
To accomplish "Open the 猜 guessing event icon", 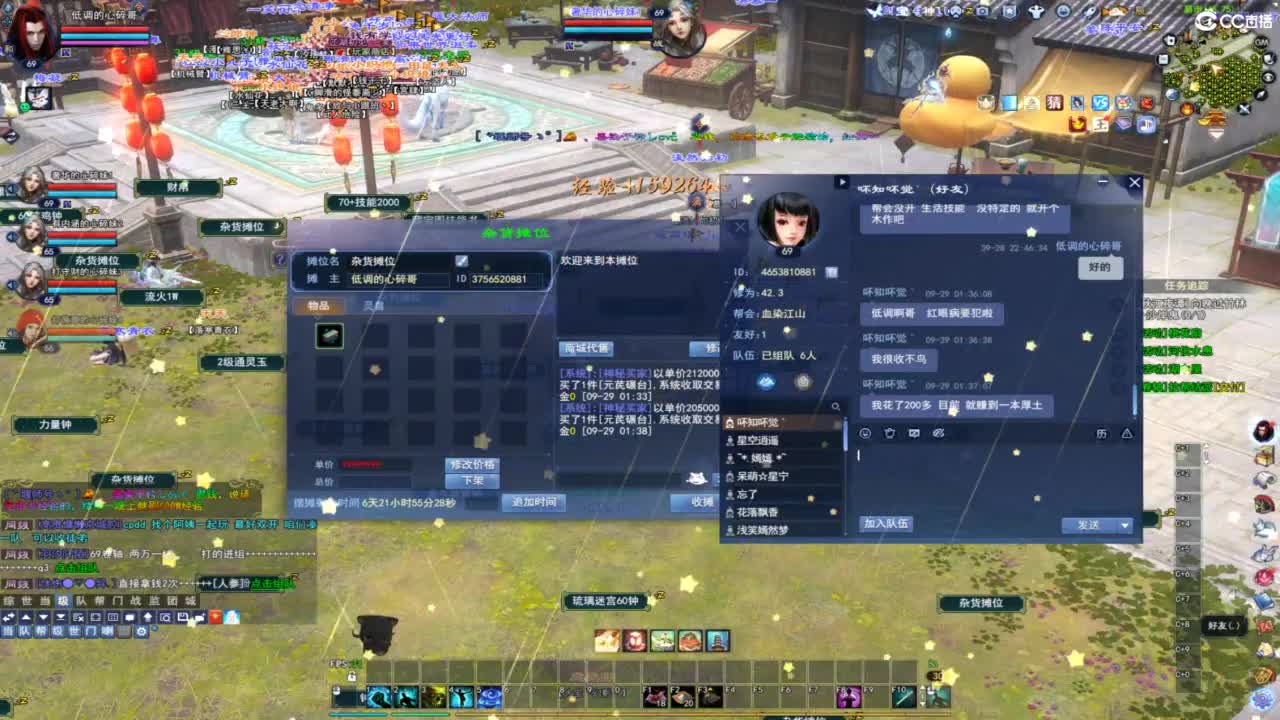I will pyautogui.click(x=1053, y=103).
